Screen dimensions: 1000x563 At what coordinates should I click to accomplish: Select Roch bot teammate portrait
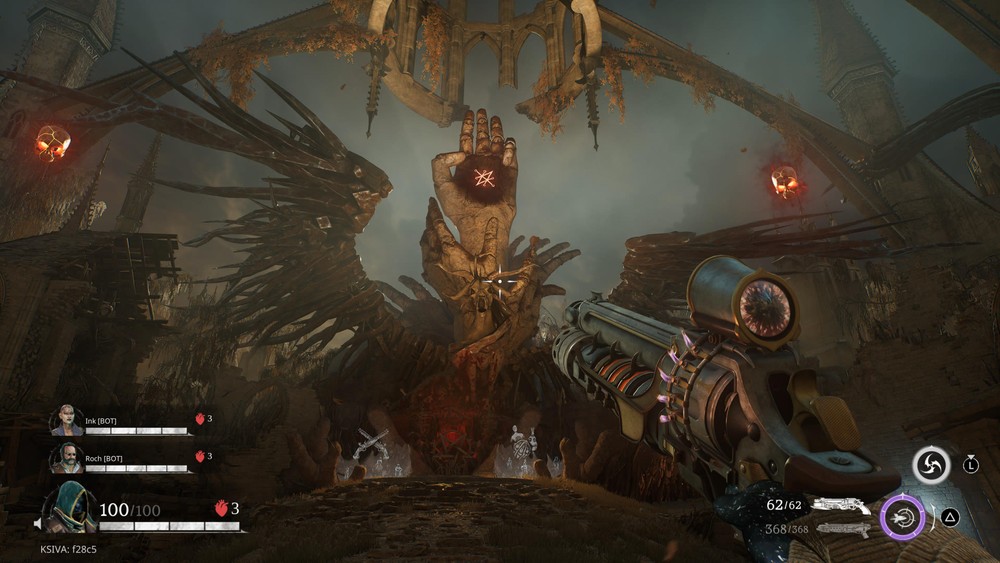tap(66, 458)
